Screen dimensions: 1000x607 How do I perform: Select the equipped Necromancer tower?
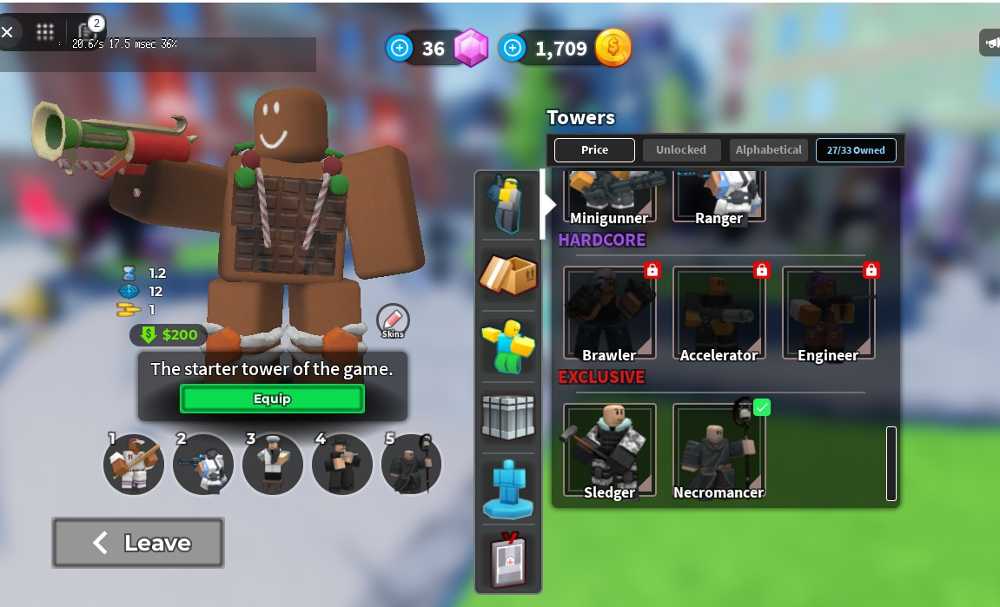click(718, 450)
